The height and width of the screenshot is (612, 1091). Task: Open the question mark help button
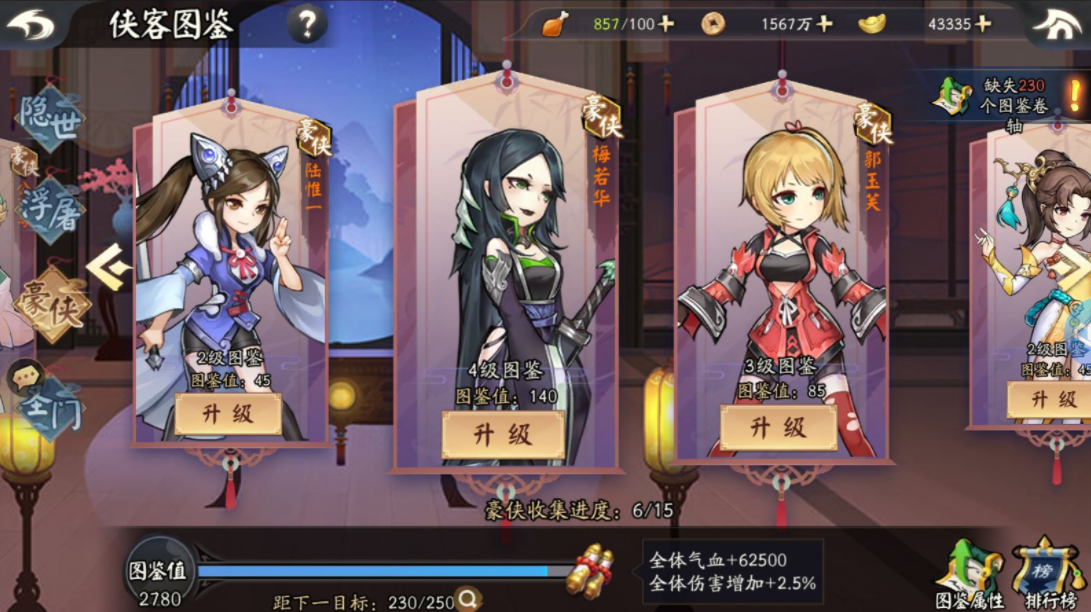point(307,24)
